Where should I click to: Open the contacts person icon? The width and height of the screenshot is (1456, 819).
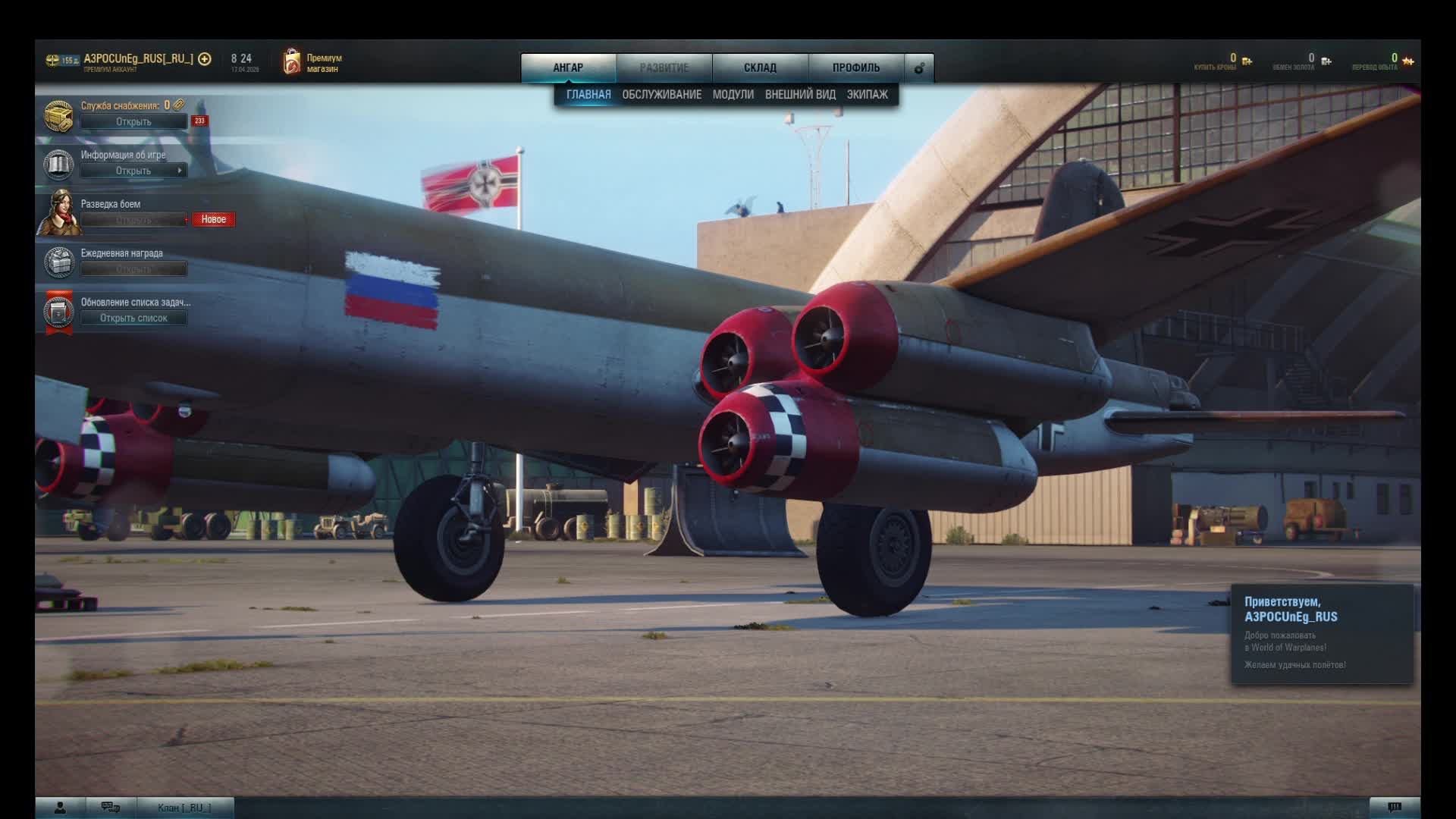tap(60, 808)
